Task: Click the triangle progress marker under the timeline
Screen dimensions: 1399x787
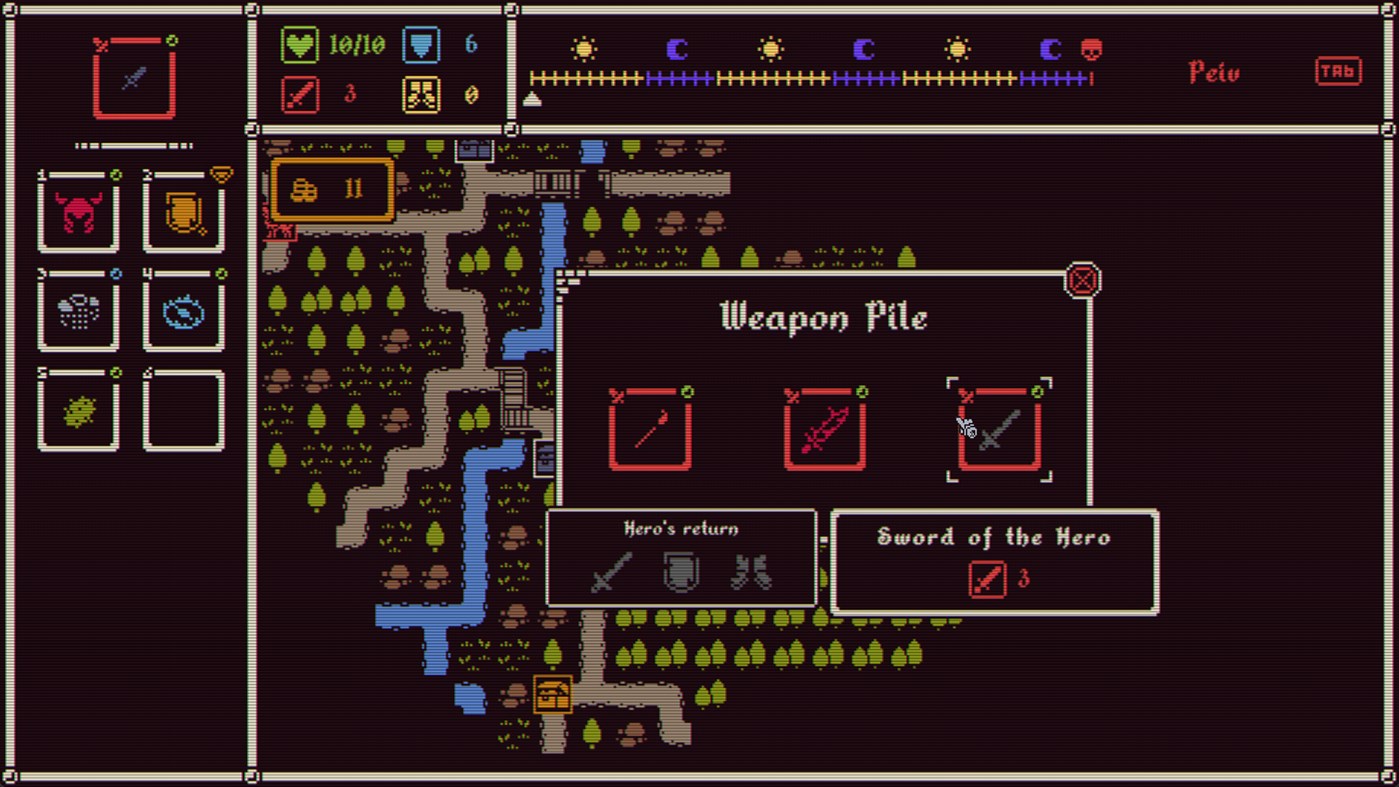Action: tap(533, 98)
